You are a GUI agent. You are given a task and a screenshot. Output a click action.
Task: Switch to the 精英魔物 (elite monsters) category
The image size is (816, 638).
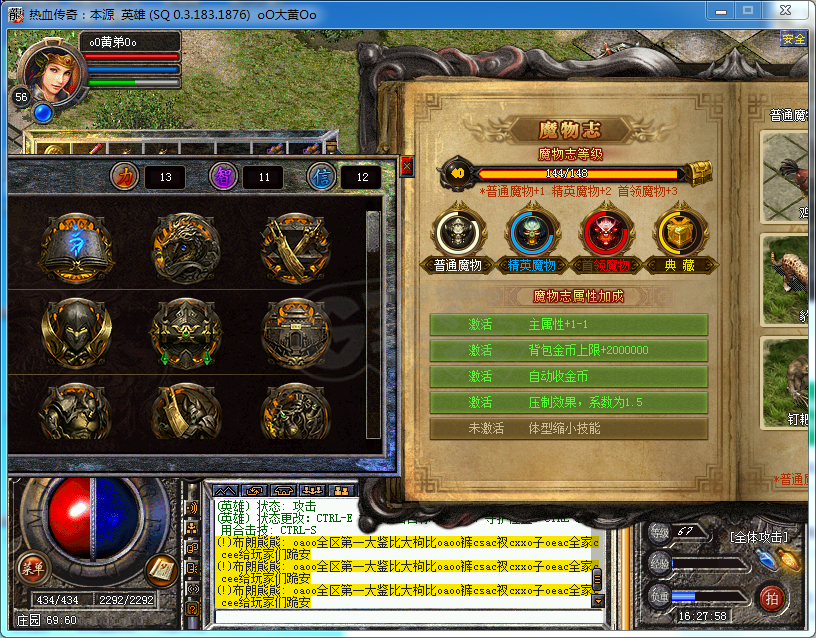point(531,233)
